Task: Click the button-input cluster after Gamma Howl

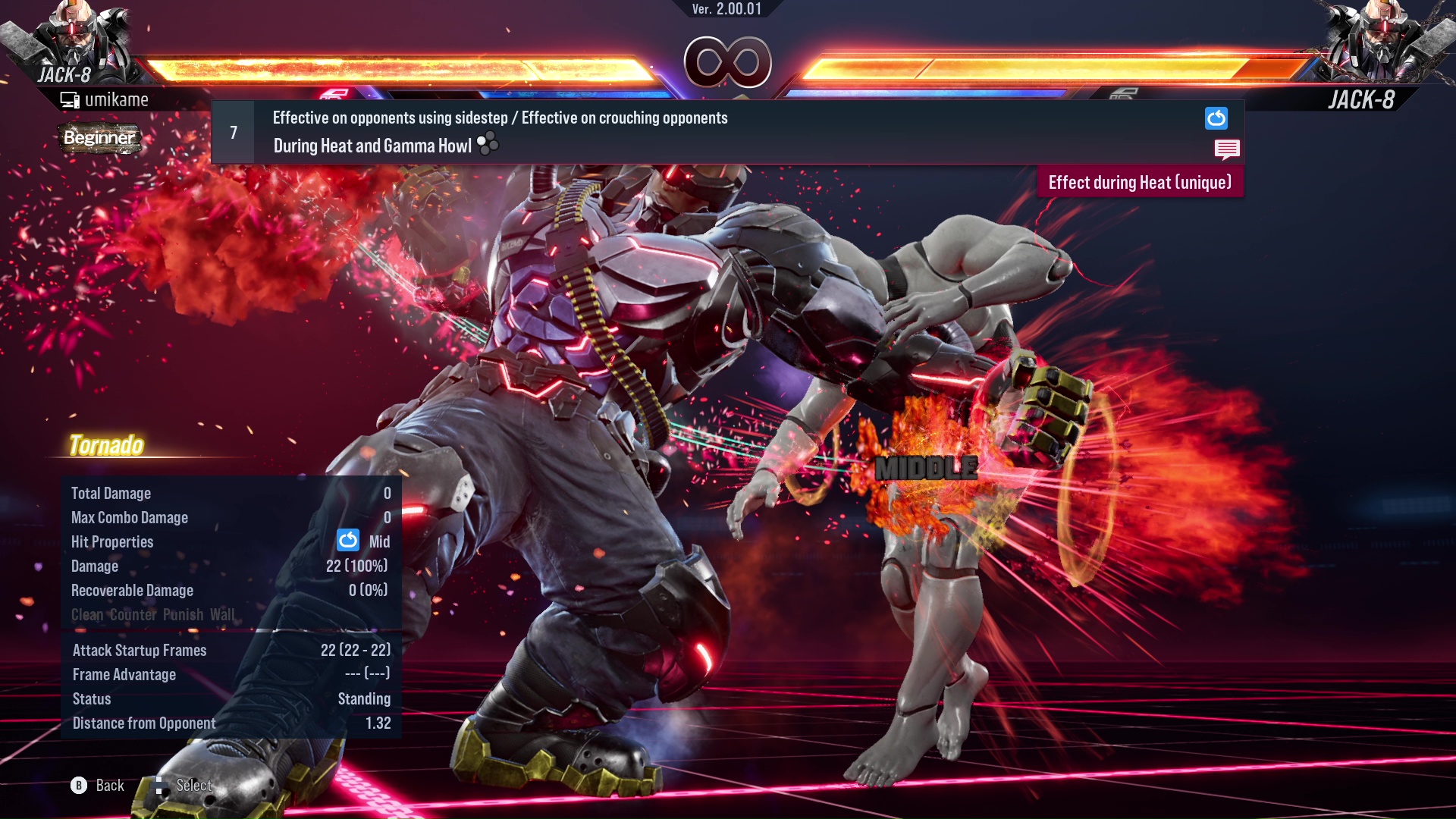Action: coord(486,145)
